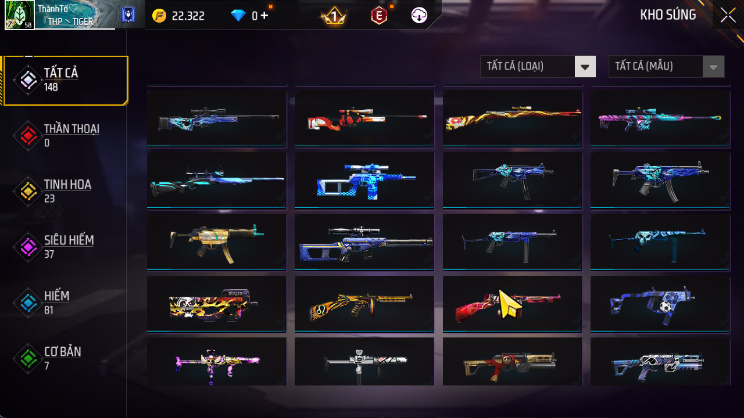Image resolution: width=744 pixels, height=418 pixels.
Task: Choose the orange flame sniper rifle skin
Action: coord(513,118)
